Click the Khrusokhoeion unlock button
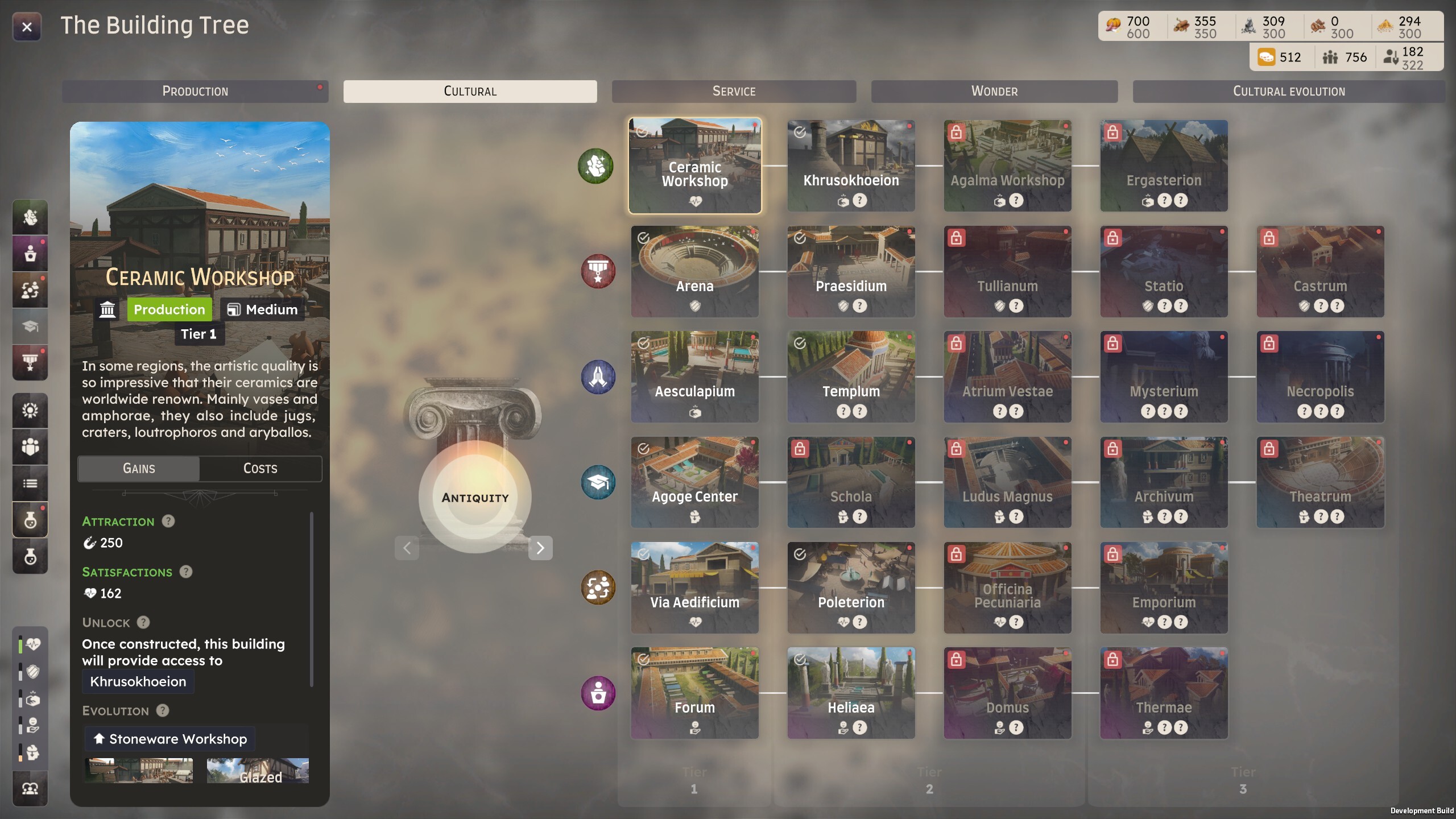Screen dimensions: 1456x819 tap(138, 681)
